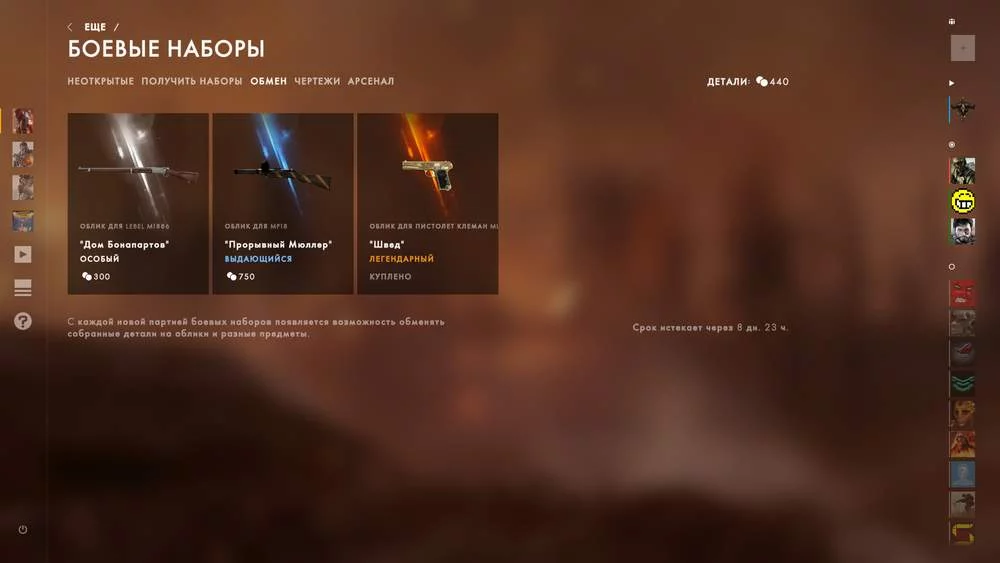The height and width of the screenshot is (563, 1000).
Task: Open the stacked bars menu icon
Action: coord(22,288)
